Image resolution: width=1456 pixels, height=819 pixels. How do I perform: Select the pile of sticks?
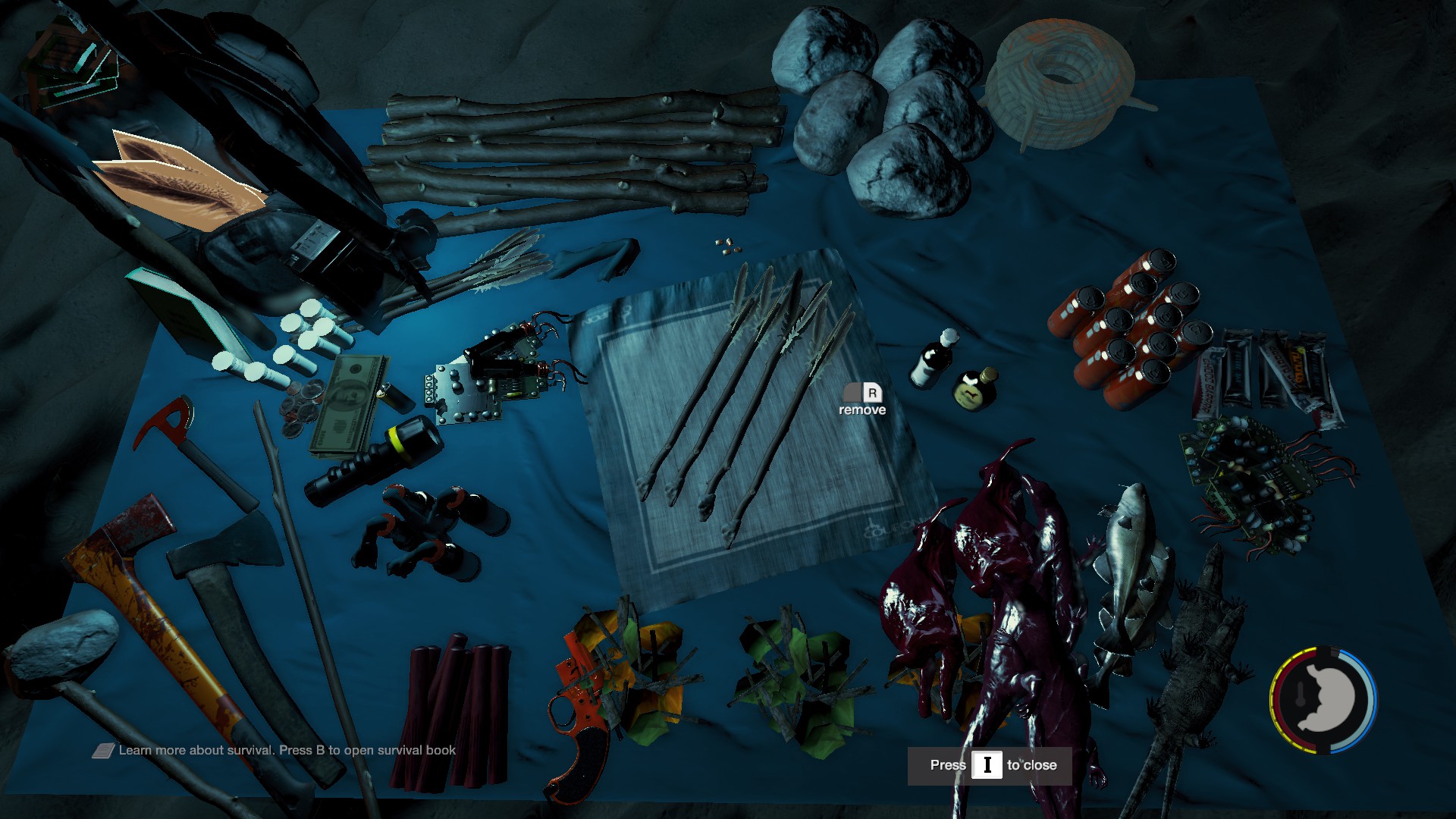576,155
